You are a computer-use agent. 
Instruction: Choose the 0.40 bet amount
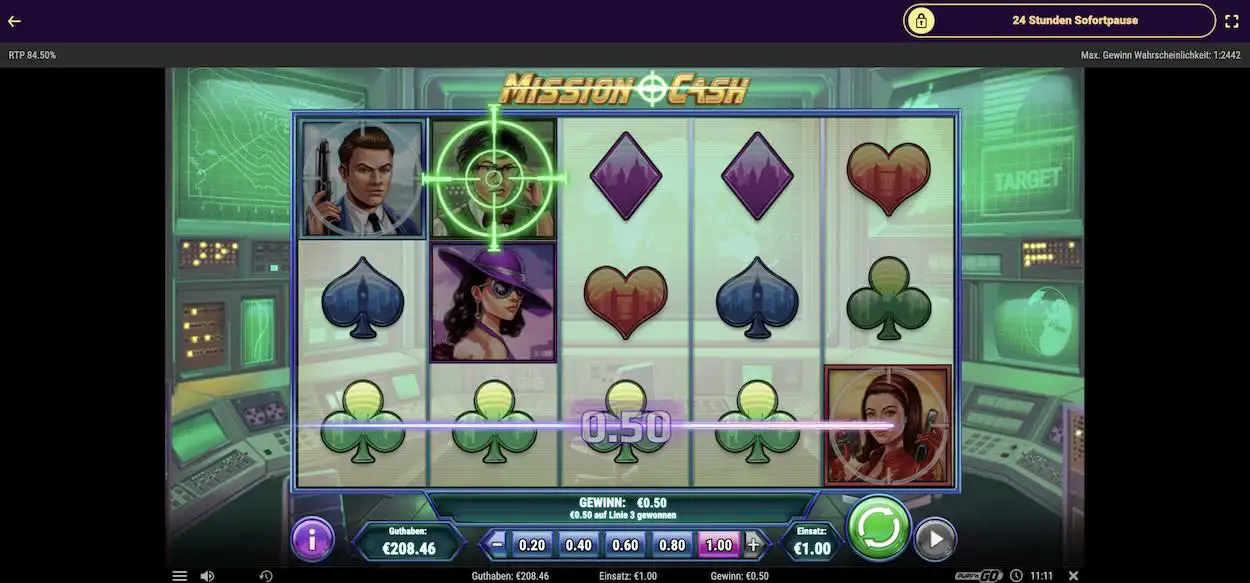click(579, 545)
